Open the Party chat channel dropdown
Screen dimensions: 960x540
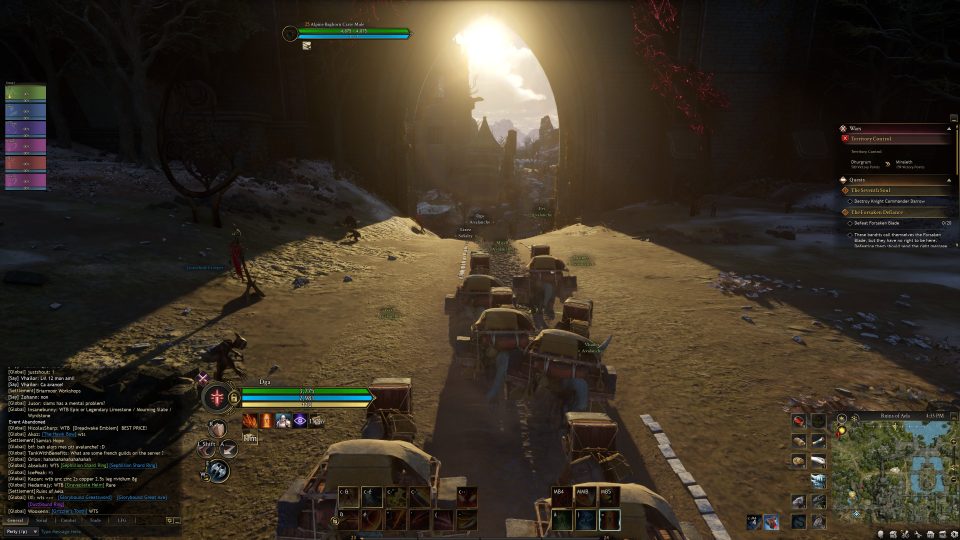[x=20, y=531]
